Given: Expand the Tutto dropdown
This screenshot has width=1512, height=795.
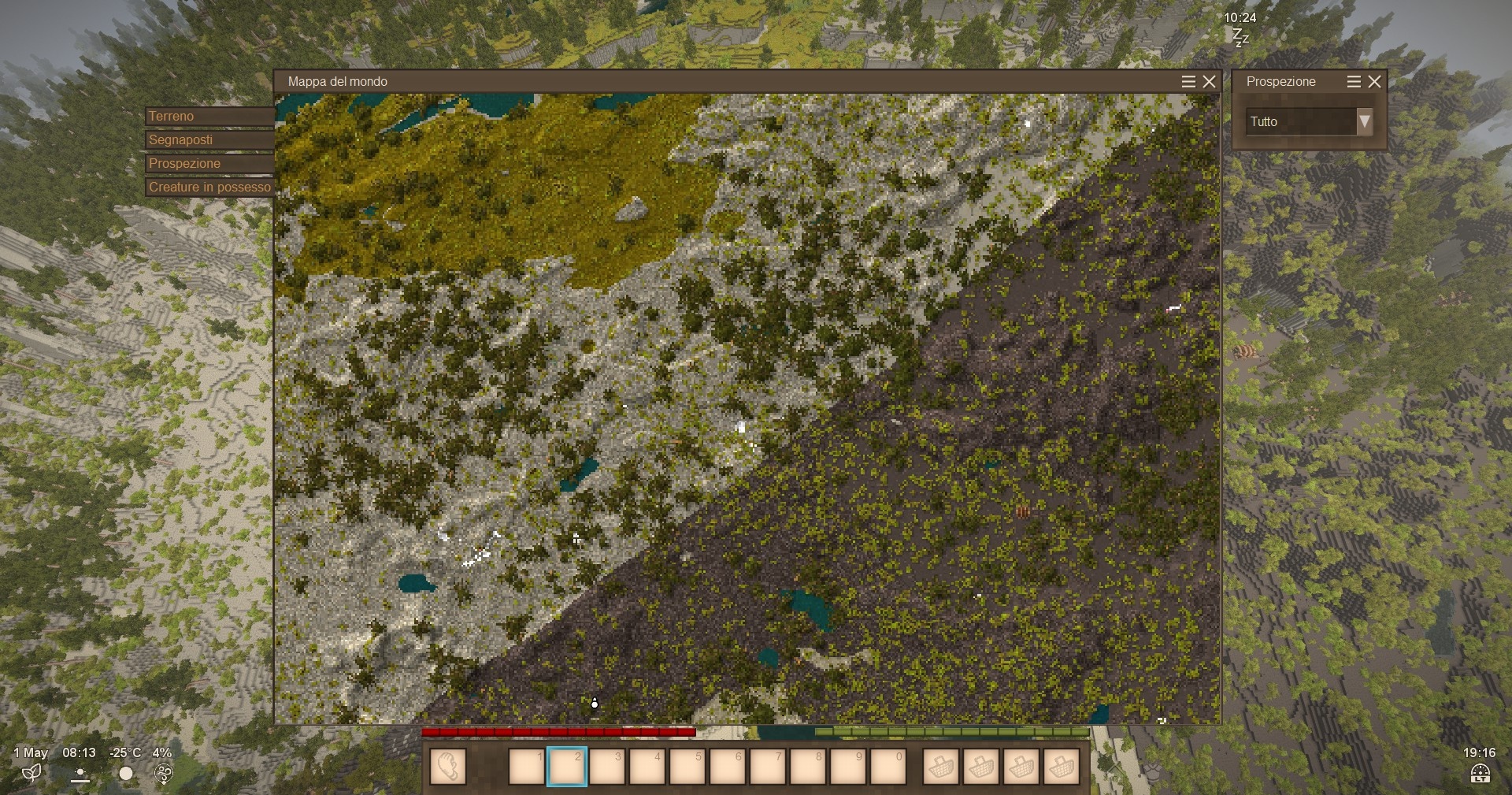Looking at the screenshot, I should pos(1364,121).
